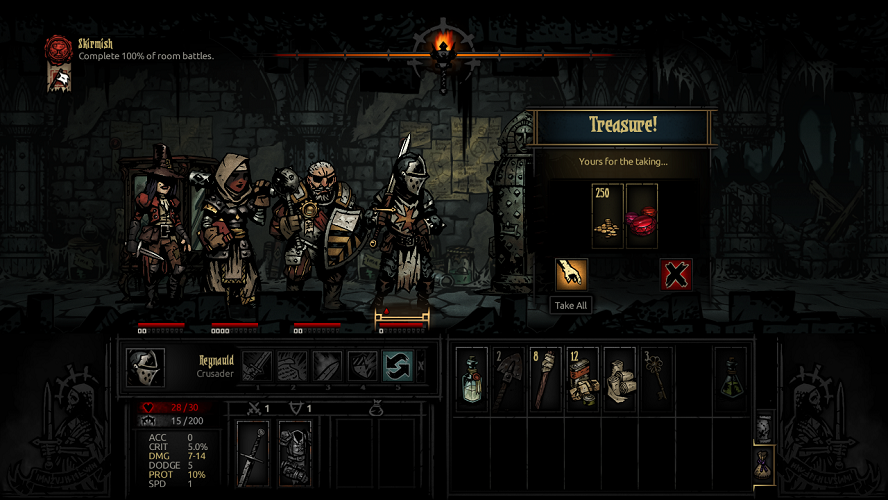Activate the swap position skill
This screenshot has width=888, height=500.
tap(397, 366)
